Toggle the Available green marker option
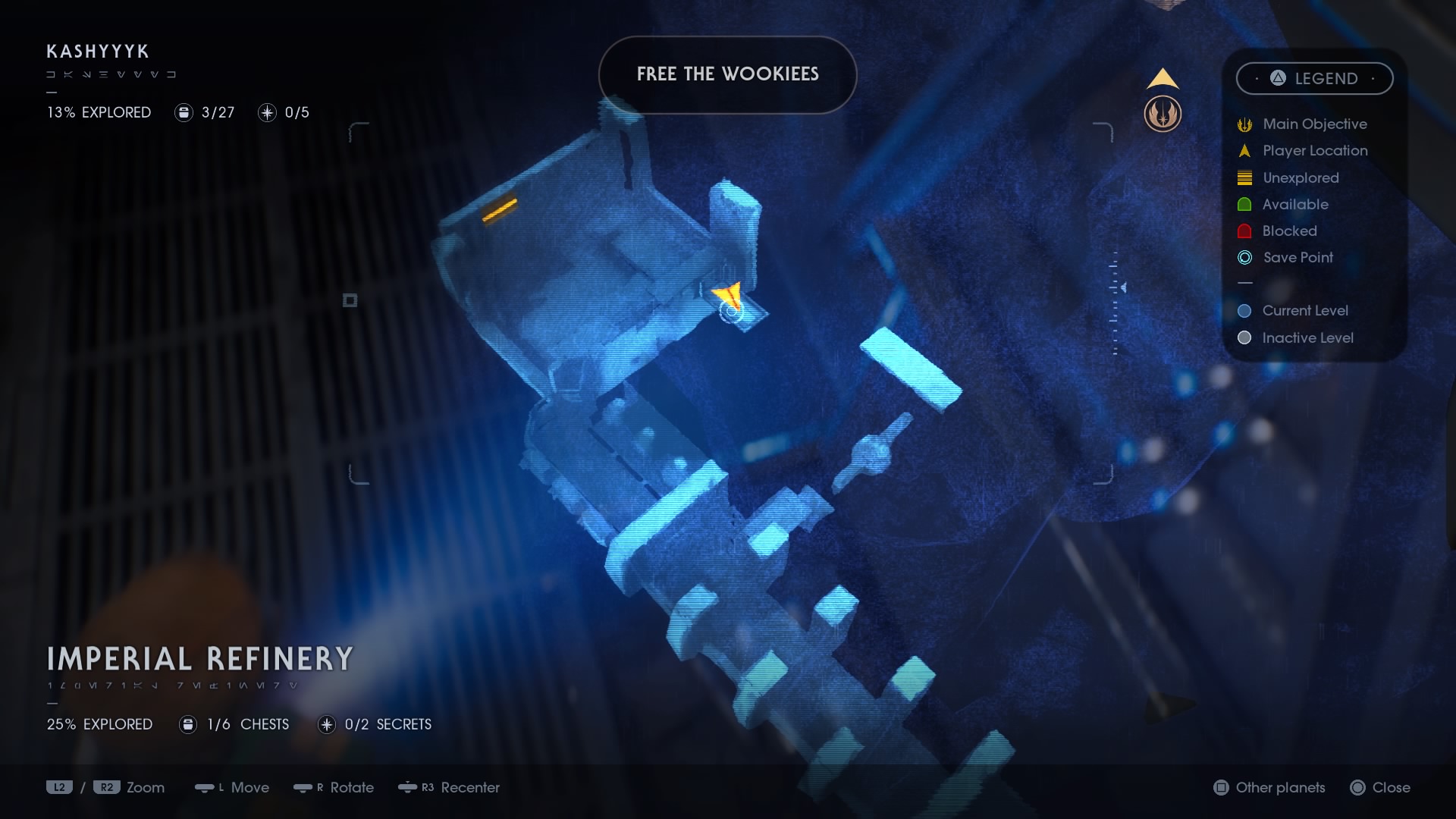The width and height of the screenshot is (1456, 819). tap(1244, 204)
